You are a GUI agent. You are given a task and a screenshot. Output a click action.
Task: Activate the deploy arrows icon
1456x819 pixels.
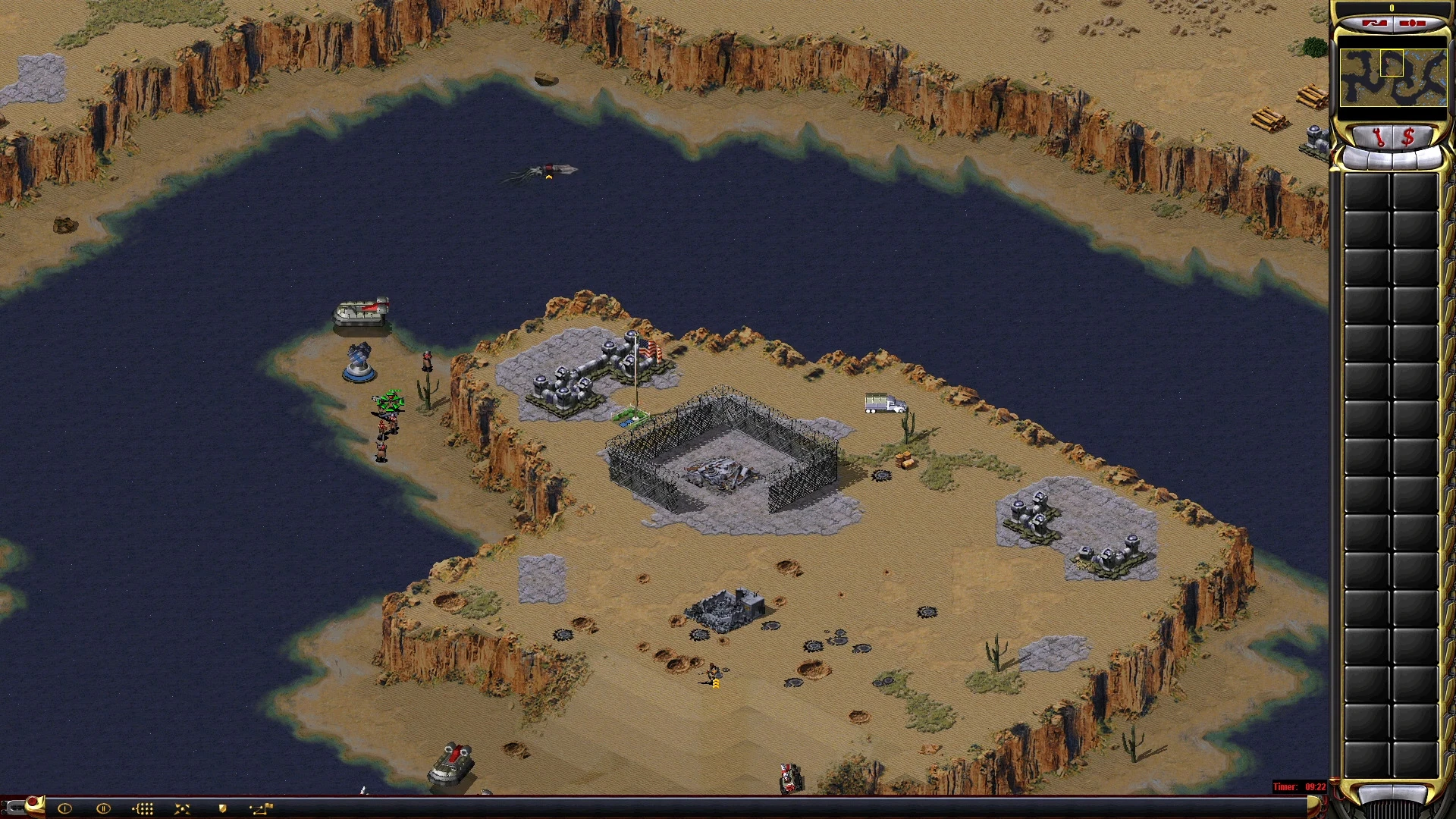tap(183, 808)
